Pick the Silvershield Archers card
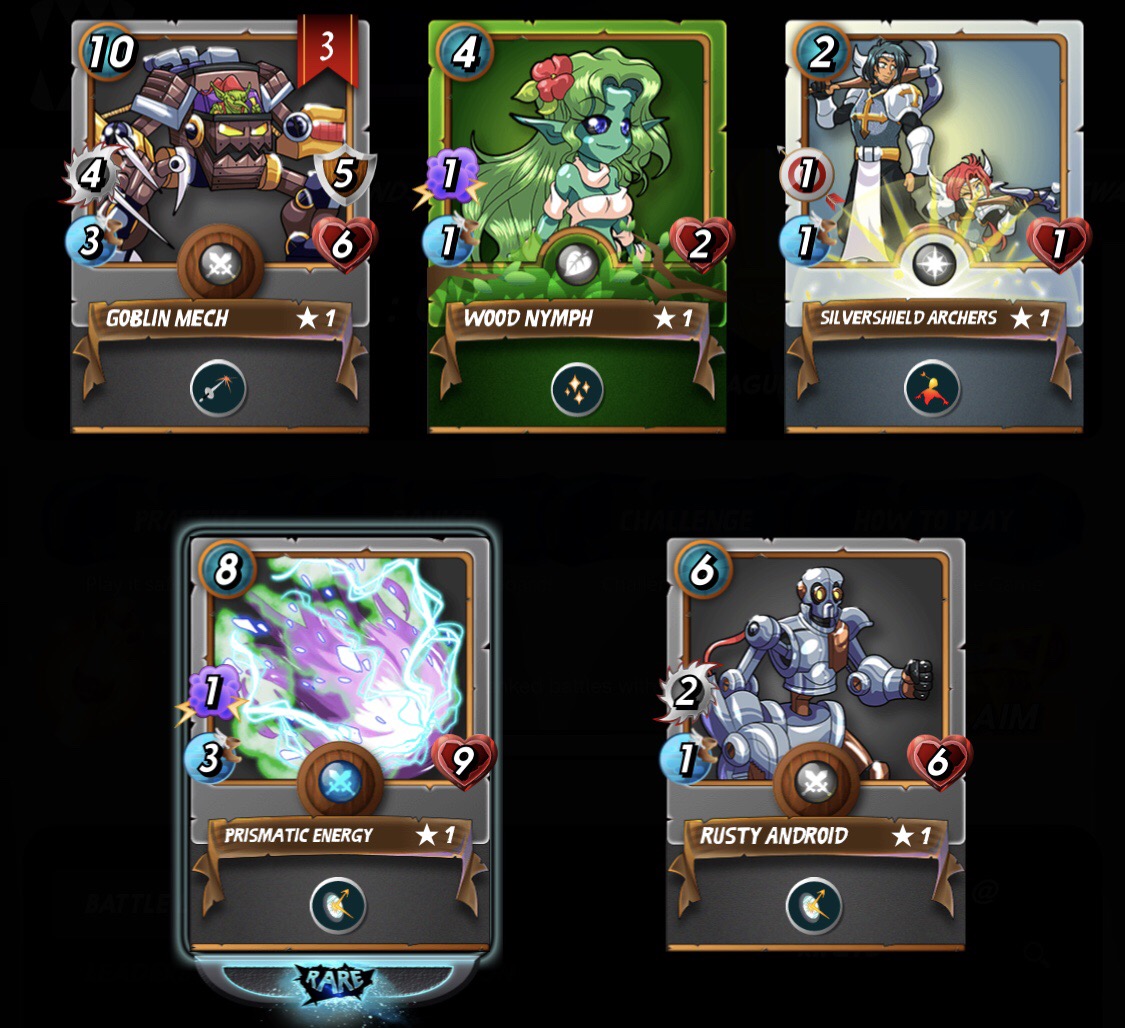The width and height of the screenshot is (1125, 1028). [x=933, y=150]
